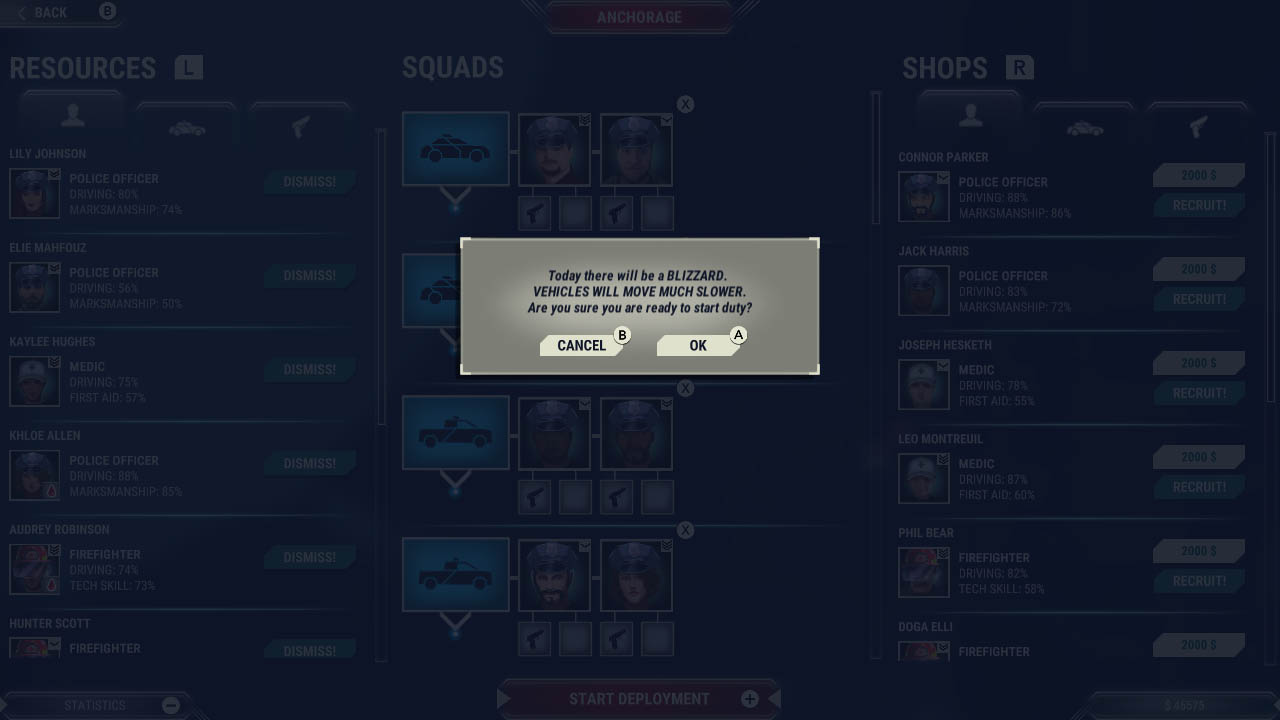The height and width of the screenshot is (720, 1280).
Task: Click the police car thumbnail in the first squad
Action: (455, 148)
